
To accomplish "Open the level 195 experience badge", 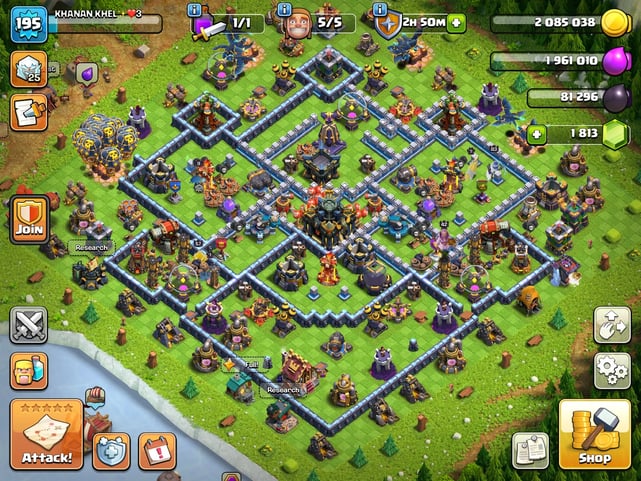I will 28,23.
